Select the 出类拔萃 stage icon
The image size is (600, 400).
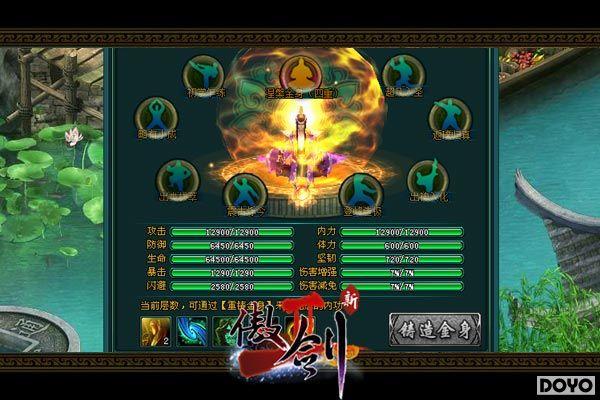pos(177,178)
